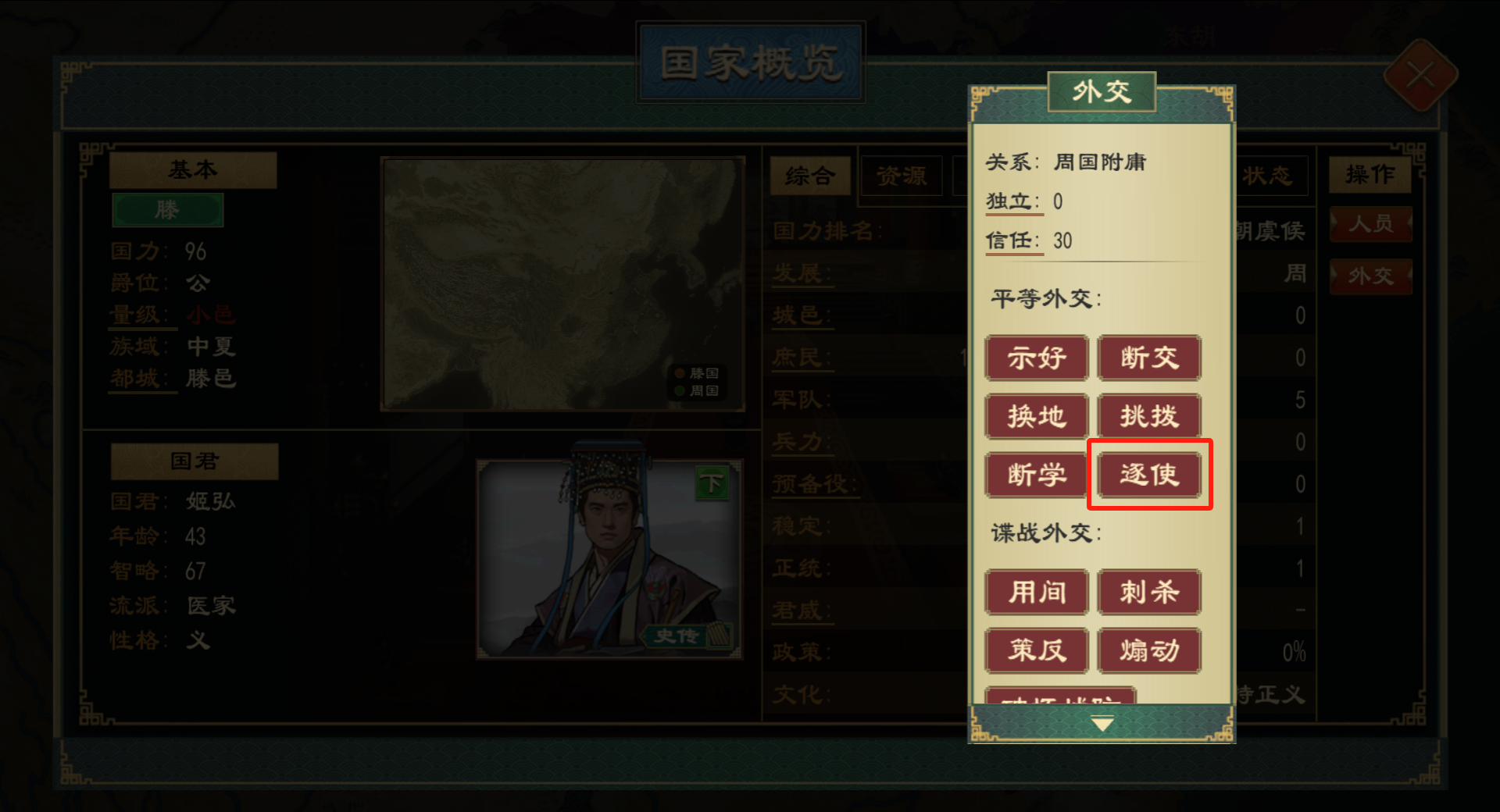Screen dimensions: 1500x812
Task: Click the green 滕 nation emblem
Action: pos(168,210)
